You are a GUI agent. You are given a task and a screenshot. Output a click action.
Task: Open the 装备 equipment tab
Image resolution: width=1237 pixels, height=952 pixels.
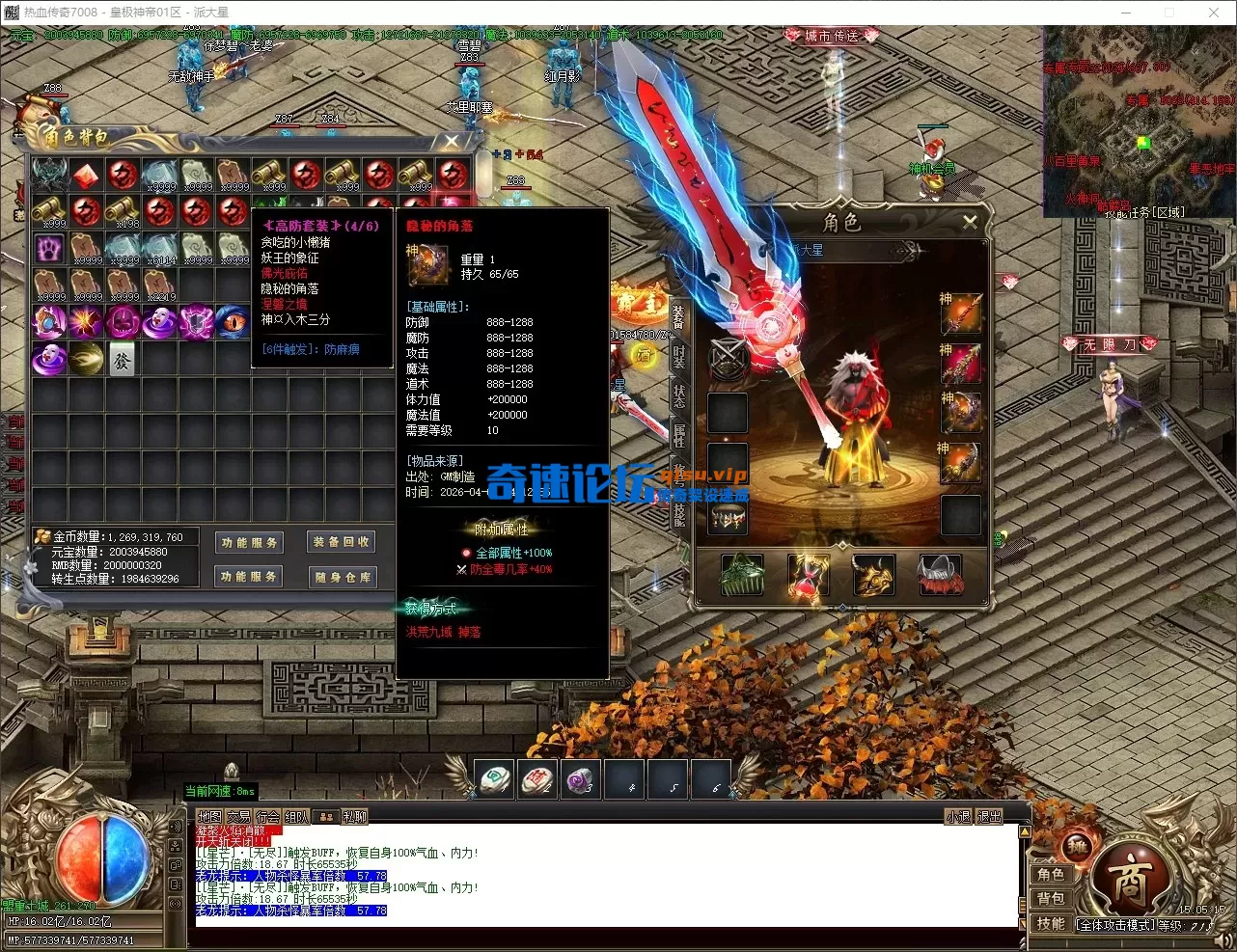pyautogui.click(x=679, y=317)
